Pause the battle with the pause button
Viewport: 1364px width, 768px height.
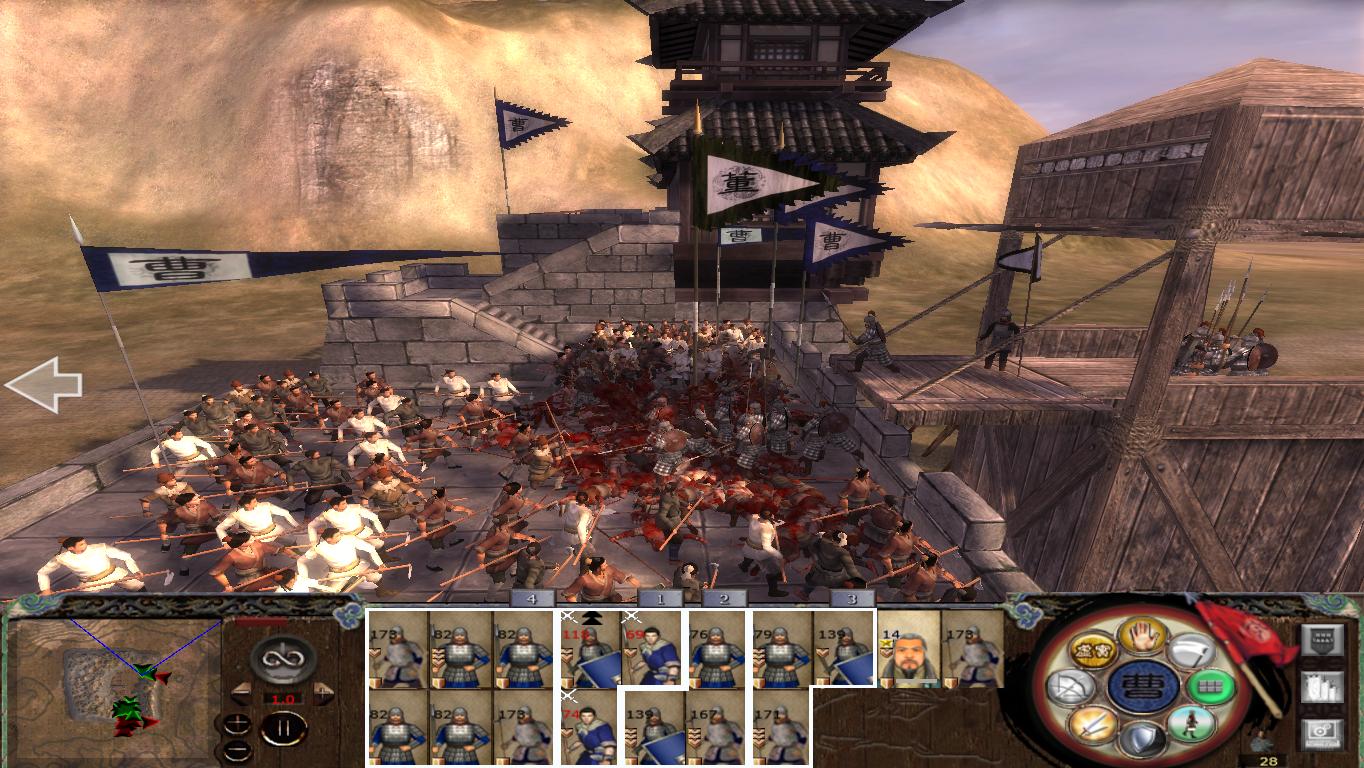[x=283, y=727]
